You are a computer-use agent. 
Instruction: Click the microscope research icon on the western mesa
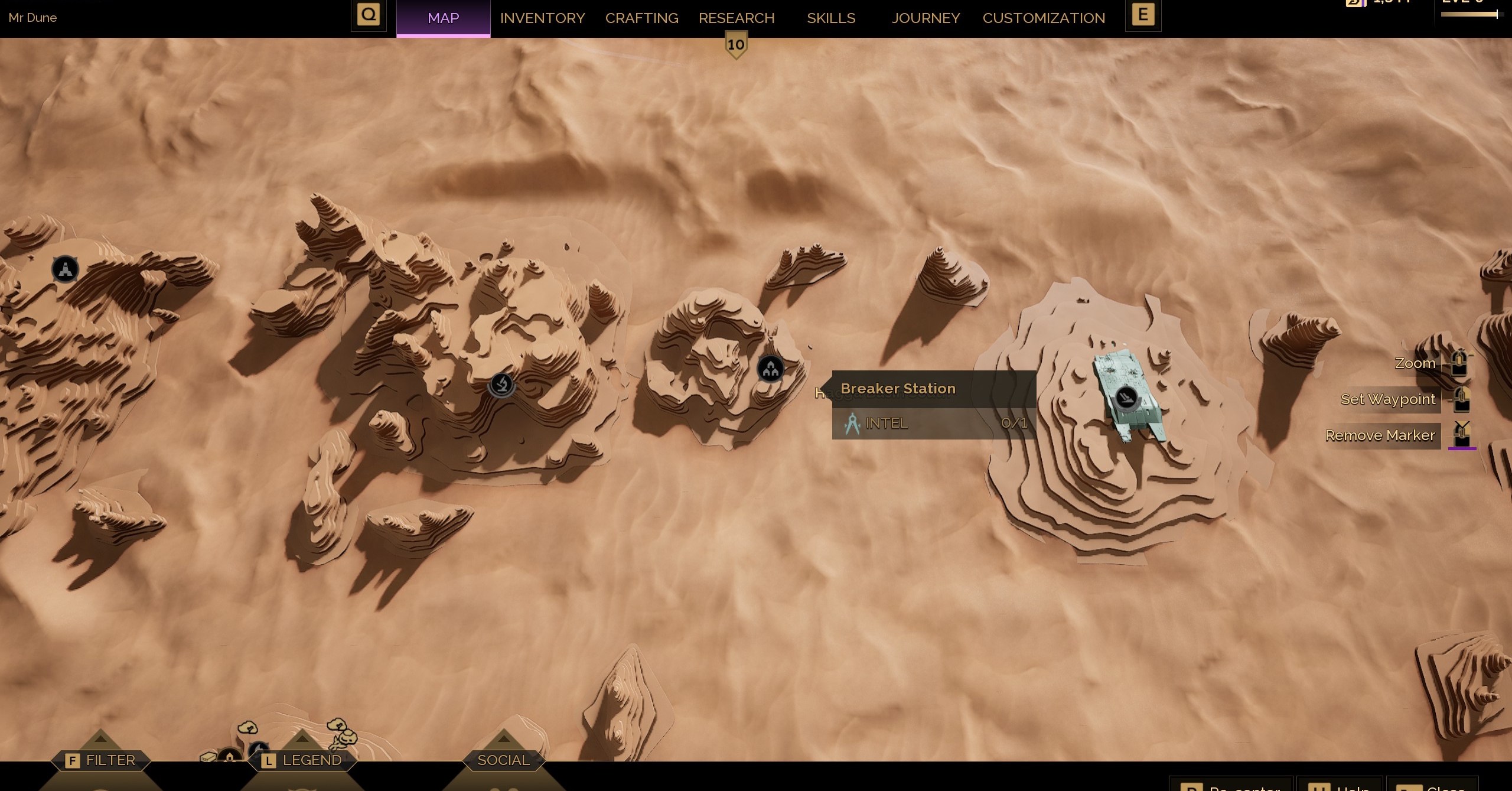(501, 386)
